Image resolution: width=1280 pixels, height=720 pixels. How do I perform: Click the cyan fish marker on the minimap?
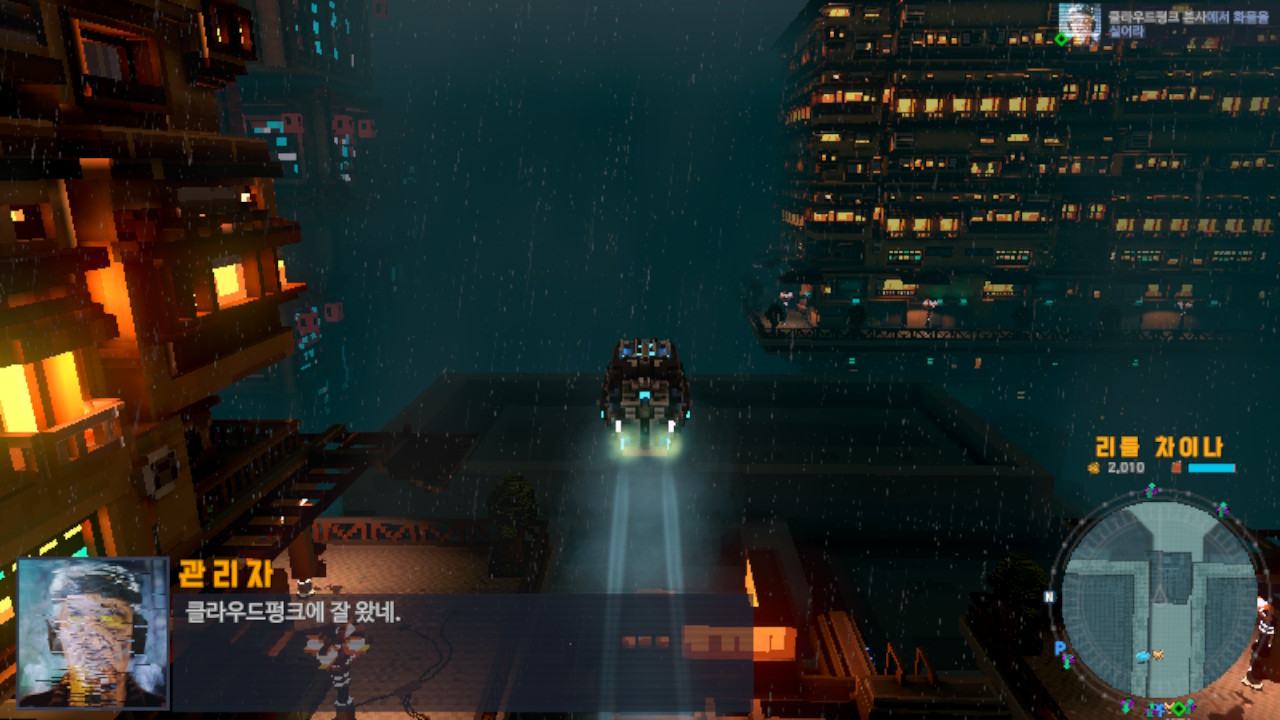(x=1142, y=655)
